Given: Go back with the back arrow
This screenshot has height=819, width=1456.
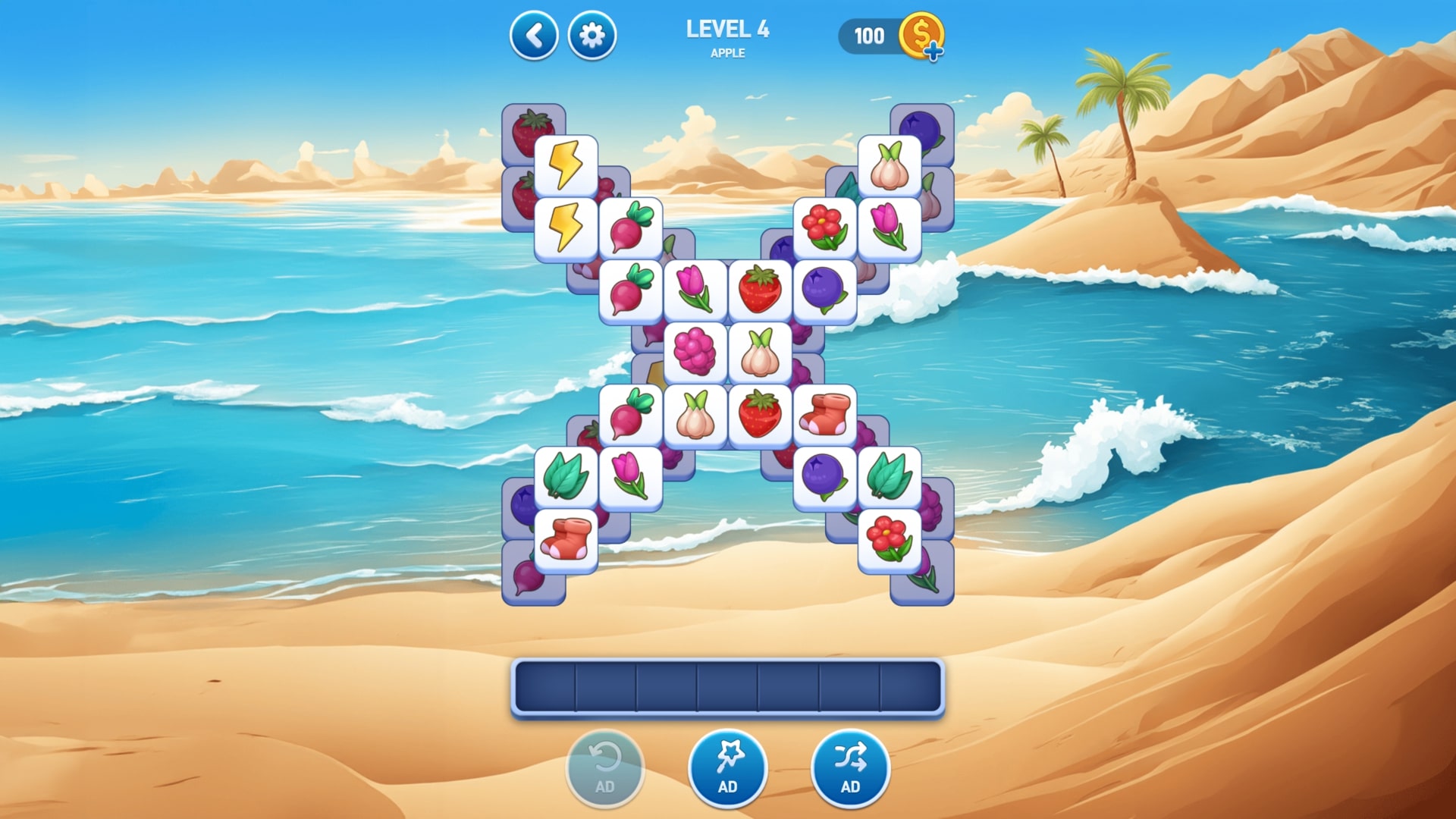Looking at the screenshot, I should pyautogui.click(x=534, y=34).
